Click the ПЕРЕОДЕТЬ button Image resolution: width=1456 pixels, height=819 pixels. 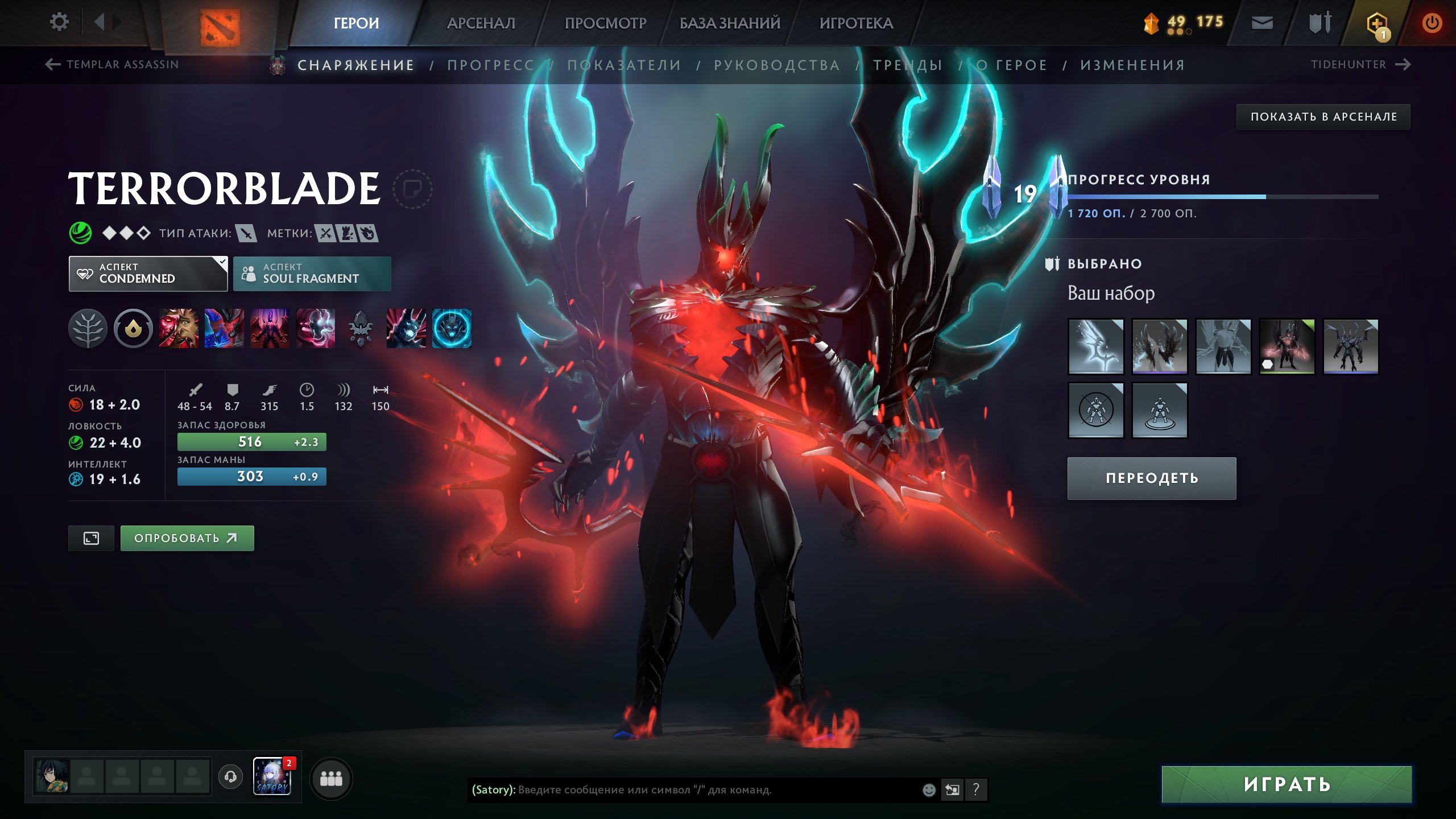[x=1151, y=478]
